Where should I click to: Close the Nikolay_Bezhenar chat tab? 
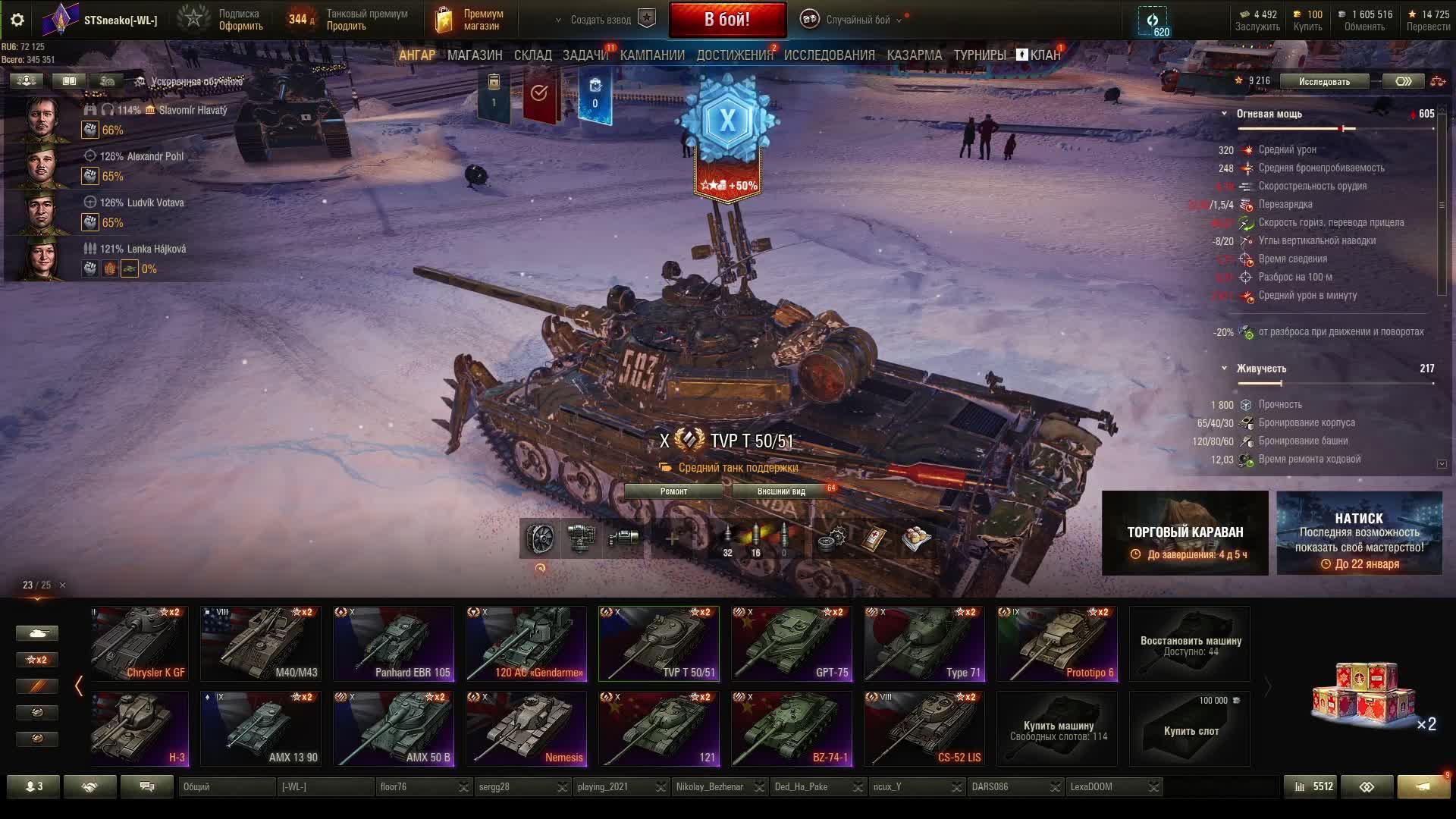point(759,787)
